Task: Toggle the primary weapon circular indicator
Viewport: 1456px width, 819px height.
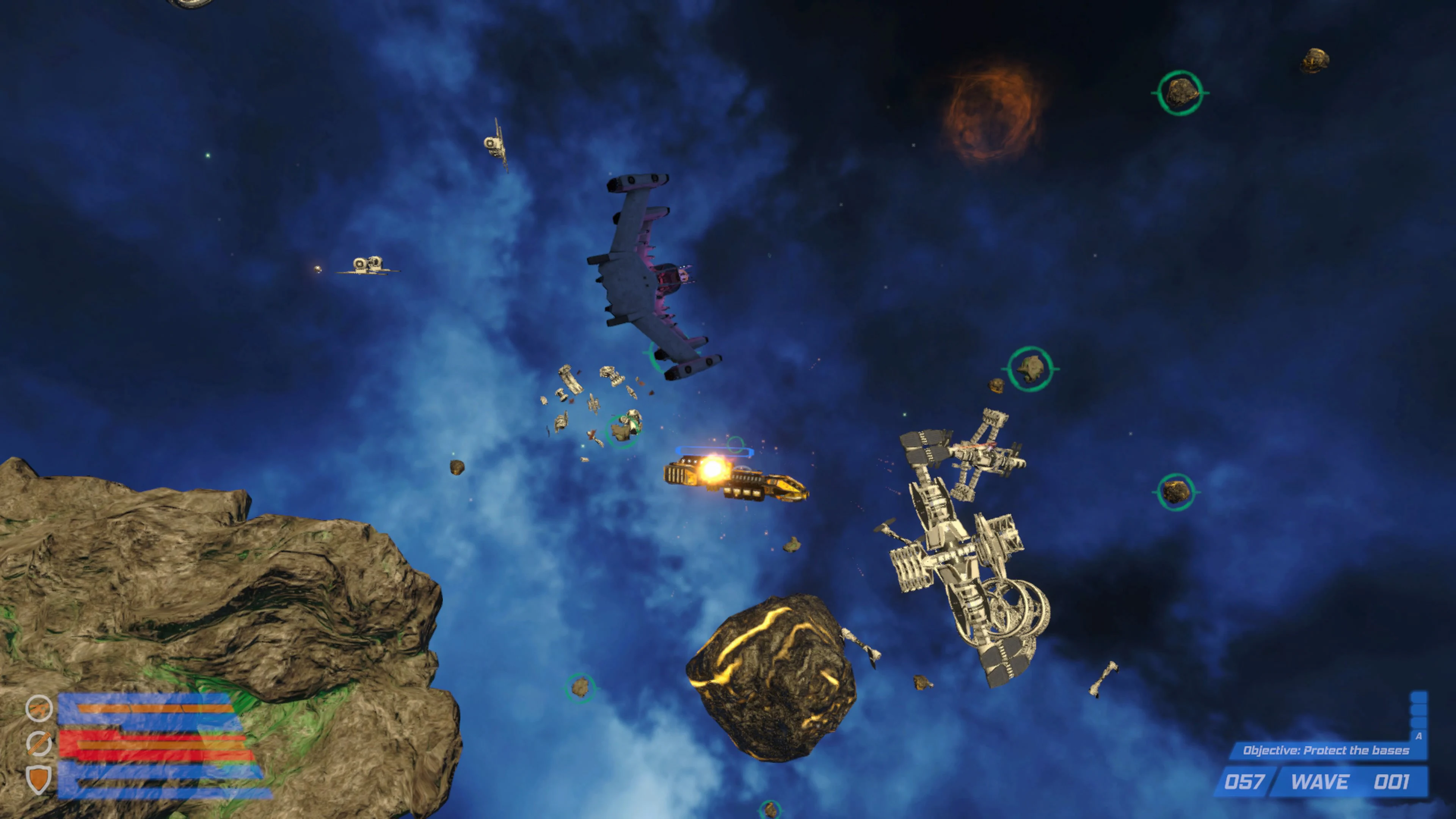Action: (x=39, y=709)
